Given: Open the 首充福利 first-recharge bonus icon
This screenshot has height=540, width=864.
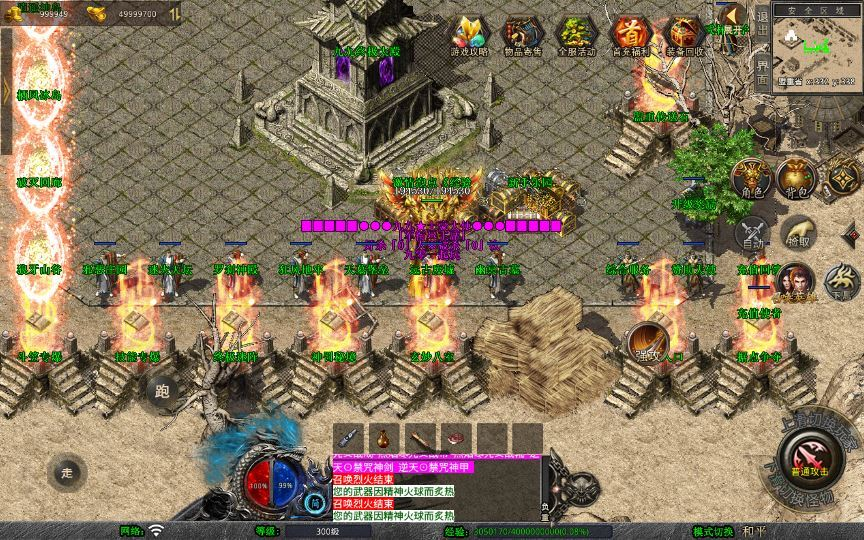Looking at the screenshot, I should point(630,35).
